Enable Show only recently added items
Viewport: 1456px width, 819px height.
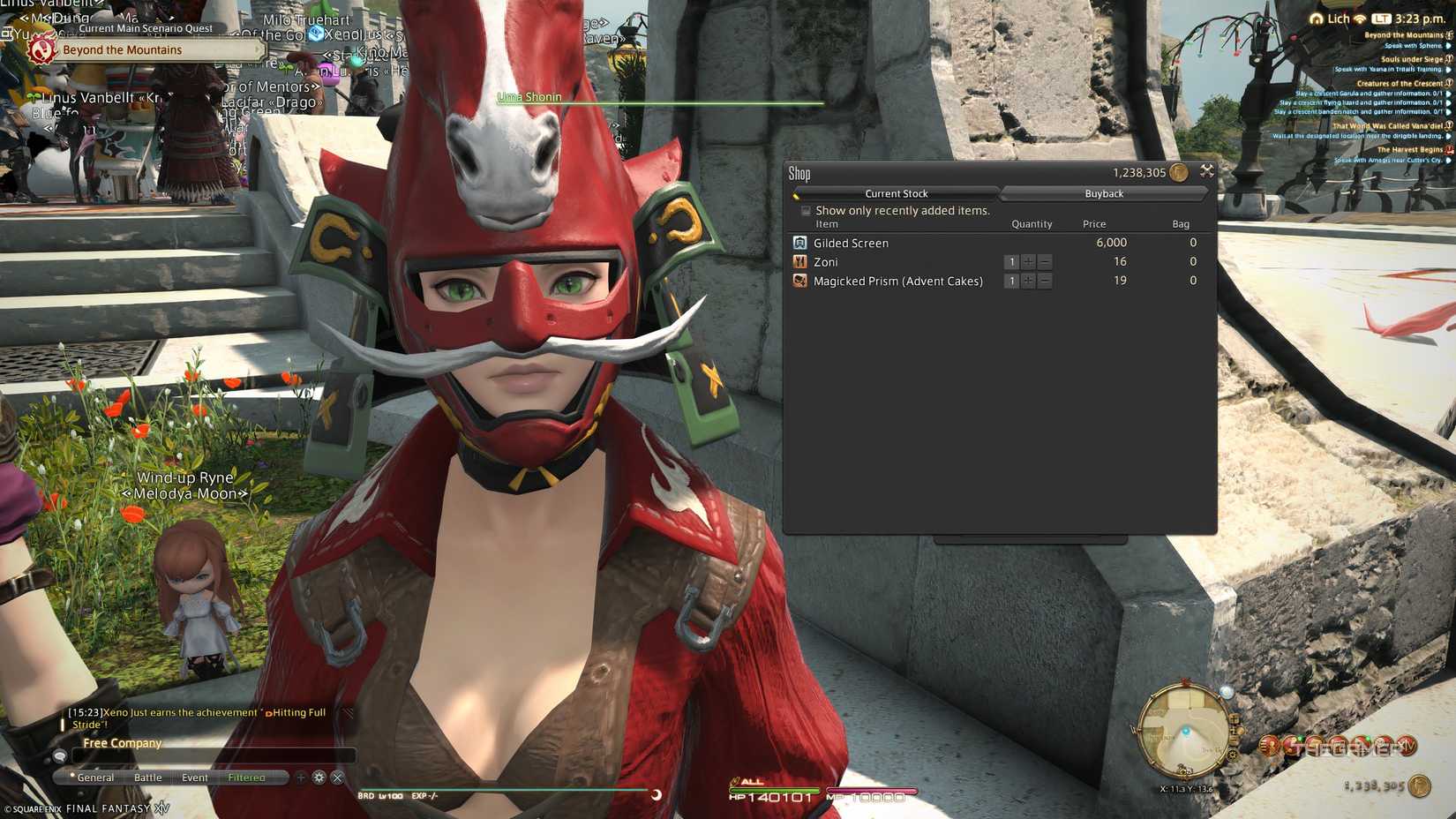point(806,210)
